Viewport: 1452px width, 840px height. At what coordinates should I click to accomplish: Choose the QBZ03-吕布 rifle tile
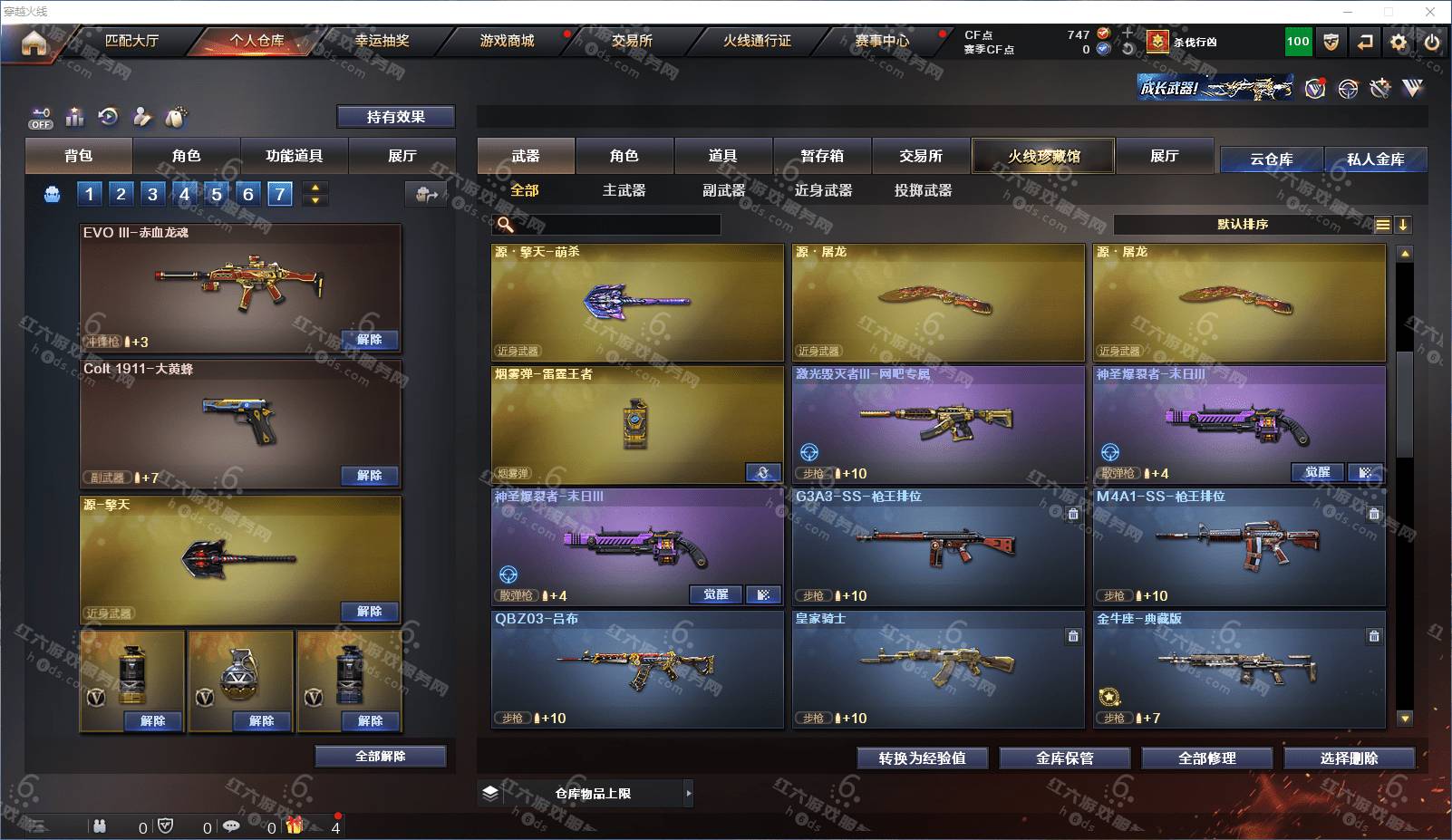tap(637, 670)
